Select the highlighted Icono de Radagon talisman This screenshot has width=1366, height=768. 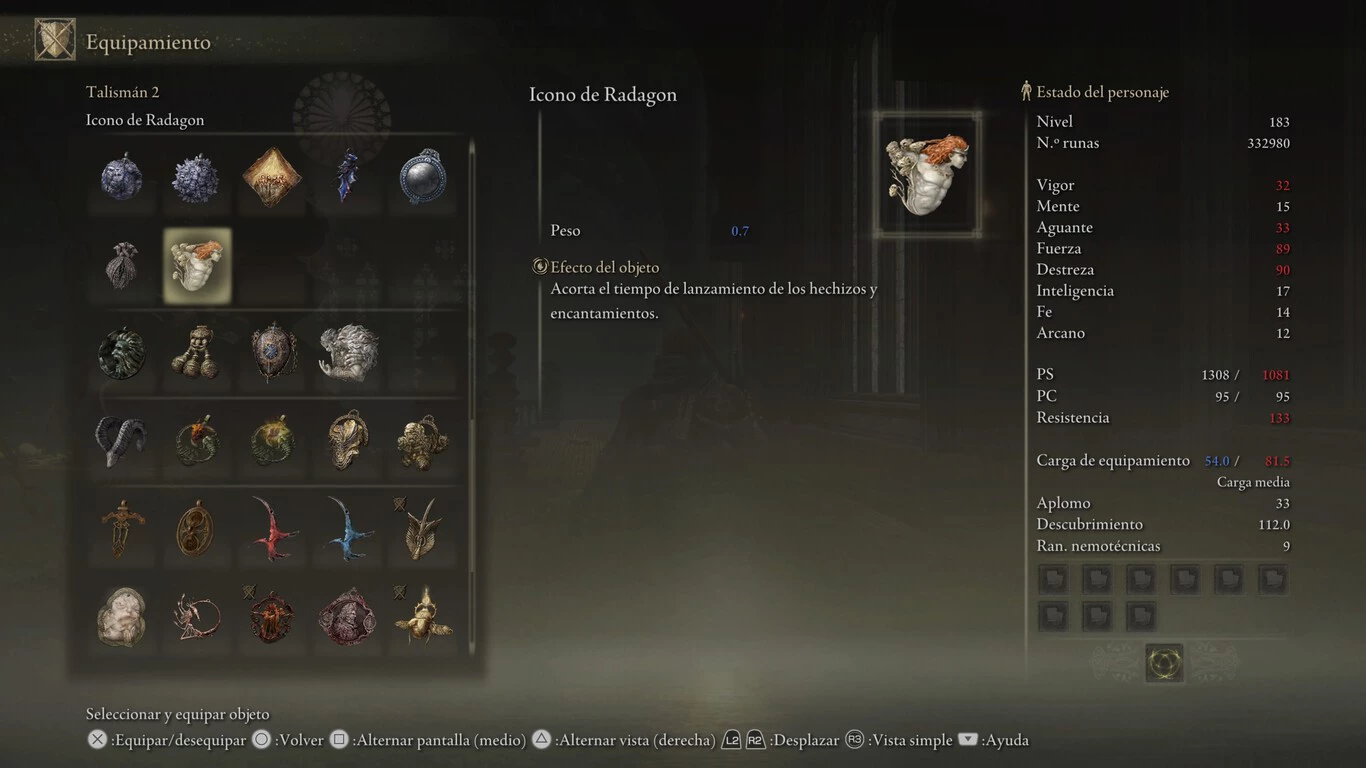(197, 266)
